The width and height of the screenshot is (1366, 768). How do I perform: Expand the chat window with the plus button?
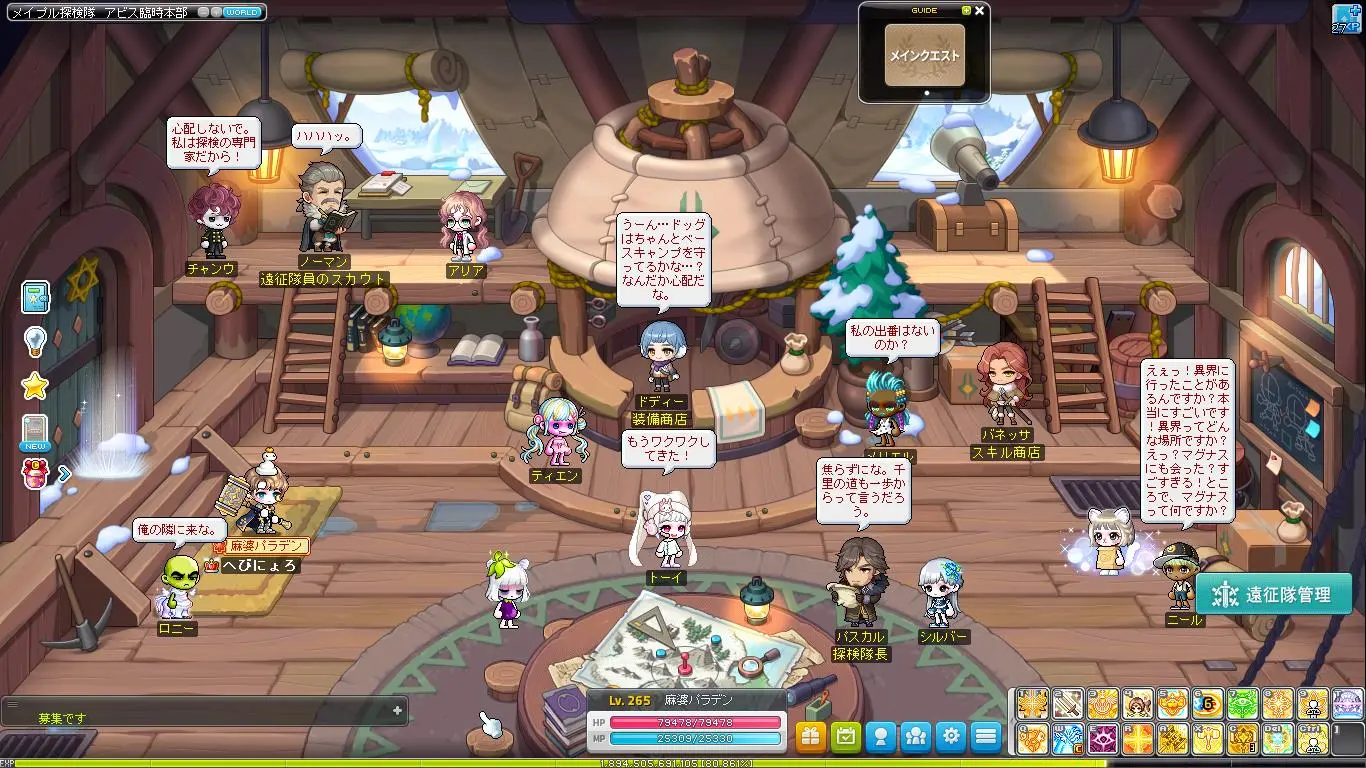click(397, 710)
